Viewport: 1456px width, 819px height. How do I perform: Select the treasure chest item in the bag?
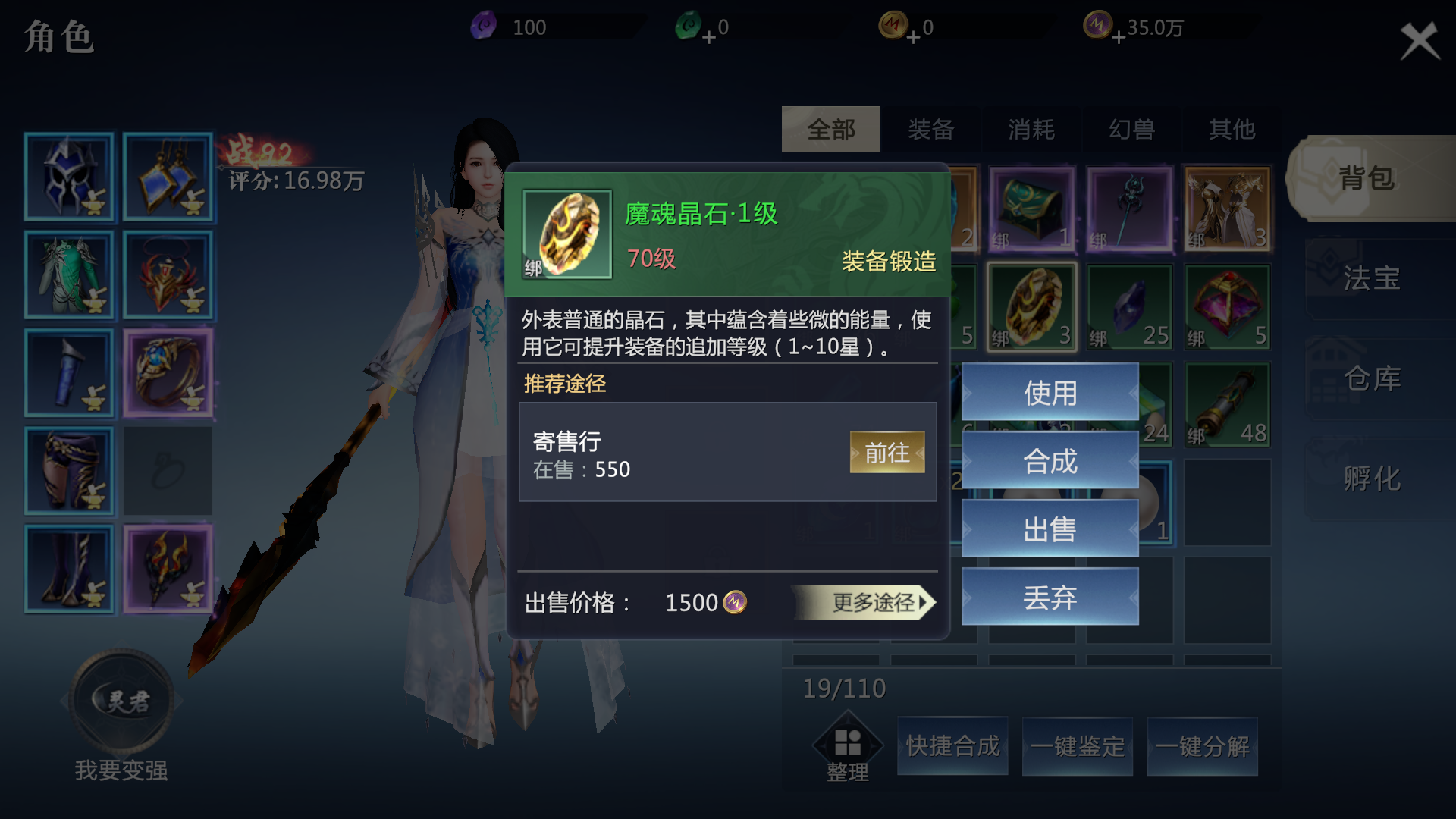[x=1031, y=207]
